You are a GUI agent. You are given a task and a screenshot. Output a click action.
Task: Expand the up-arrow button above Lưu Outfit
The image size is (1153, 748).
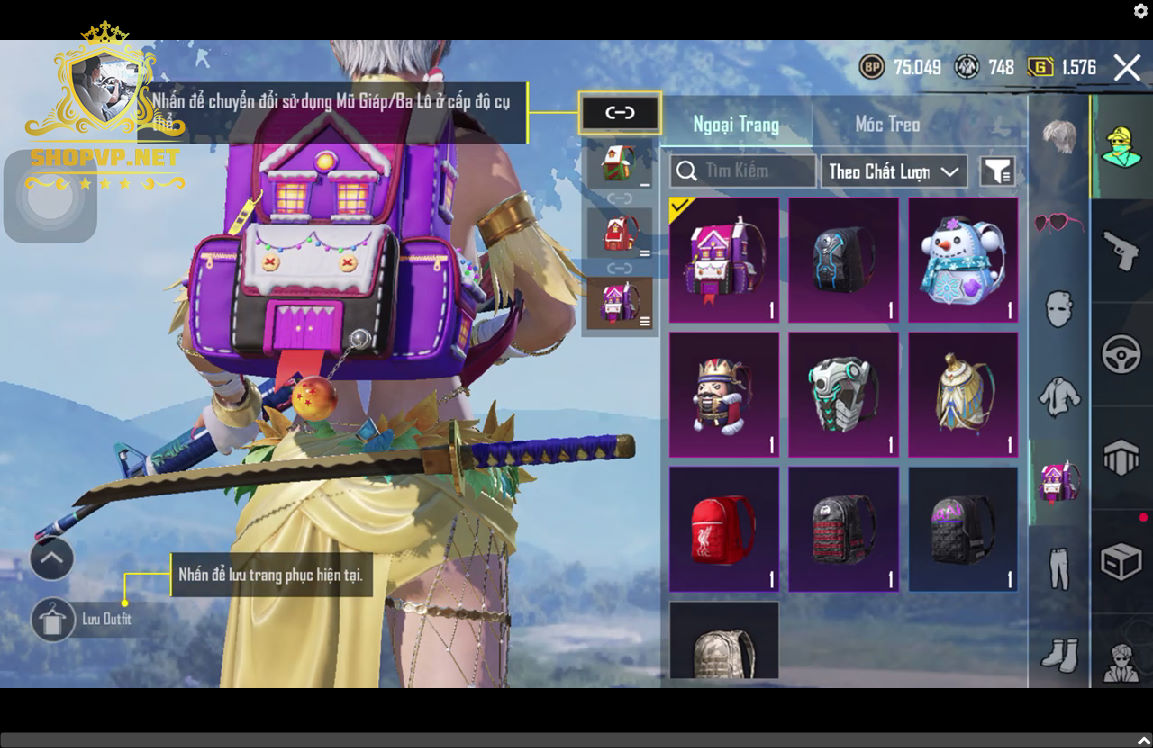tap(52, 559)
